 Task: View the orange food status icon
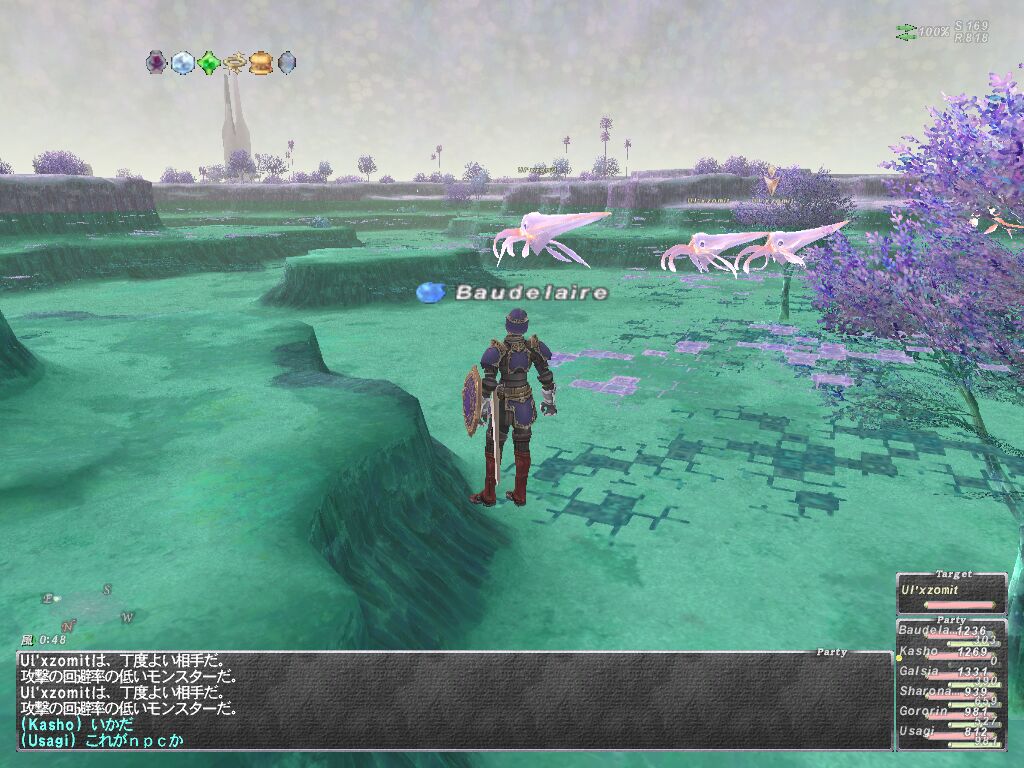tap(260, 63)
